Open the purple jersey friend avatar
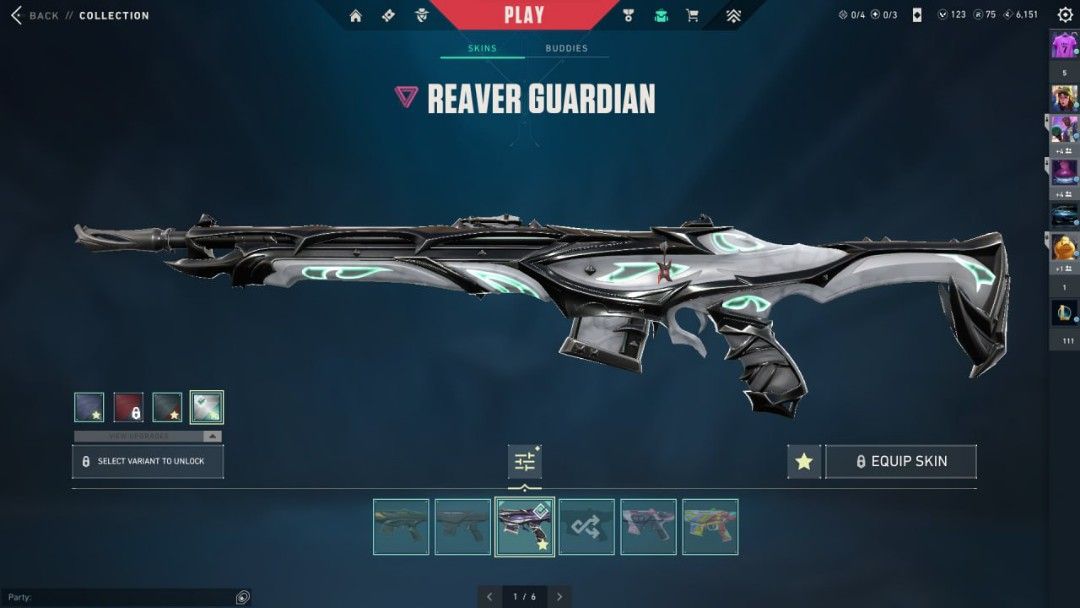The height and width of the screenshot is (608, 1080). coord(1063,46)
